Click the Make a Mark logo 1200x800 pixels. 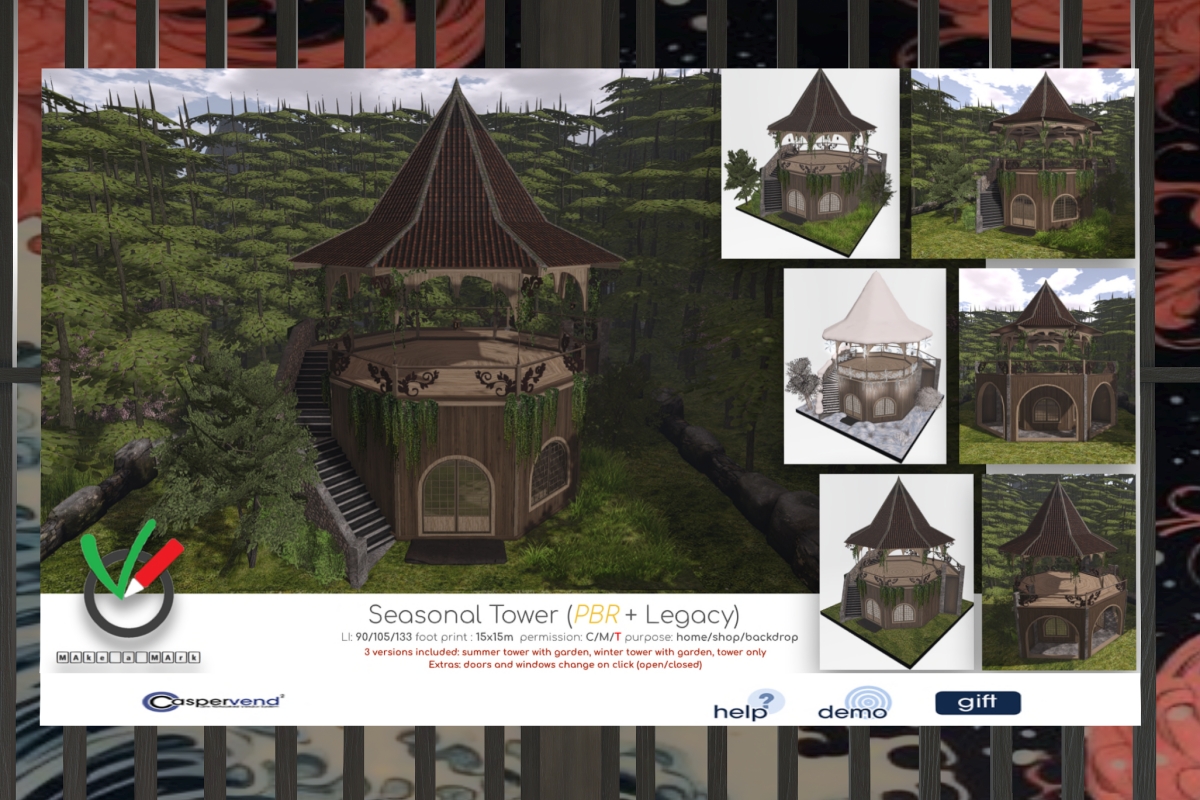click(x=131, y=596)
